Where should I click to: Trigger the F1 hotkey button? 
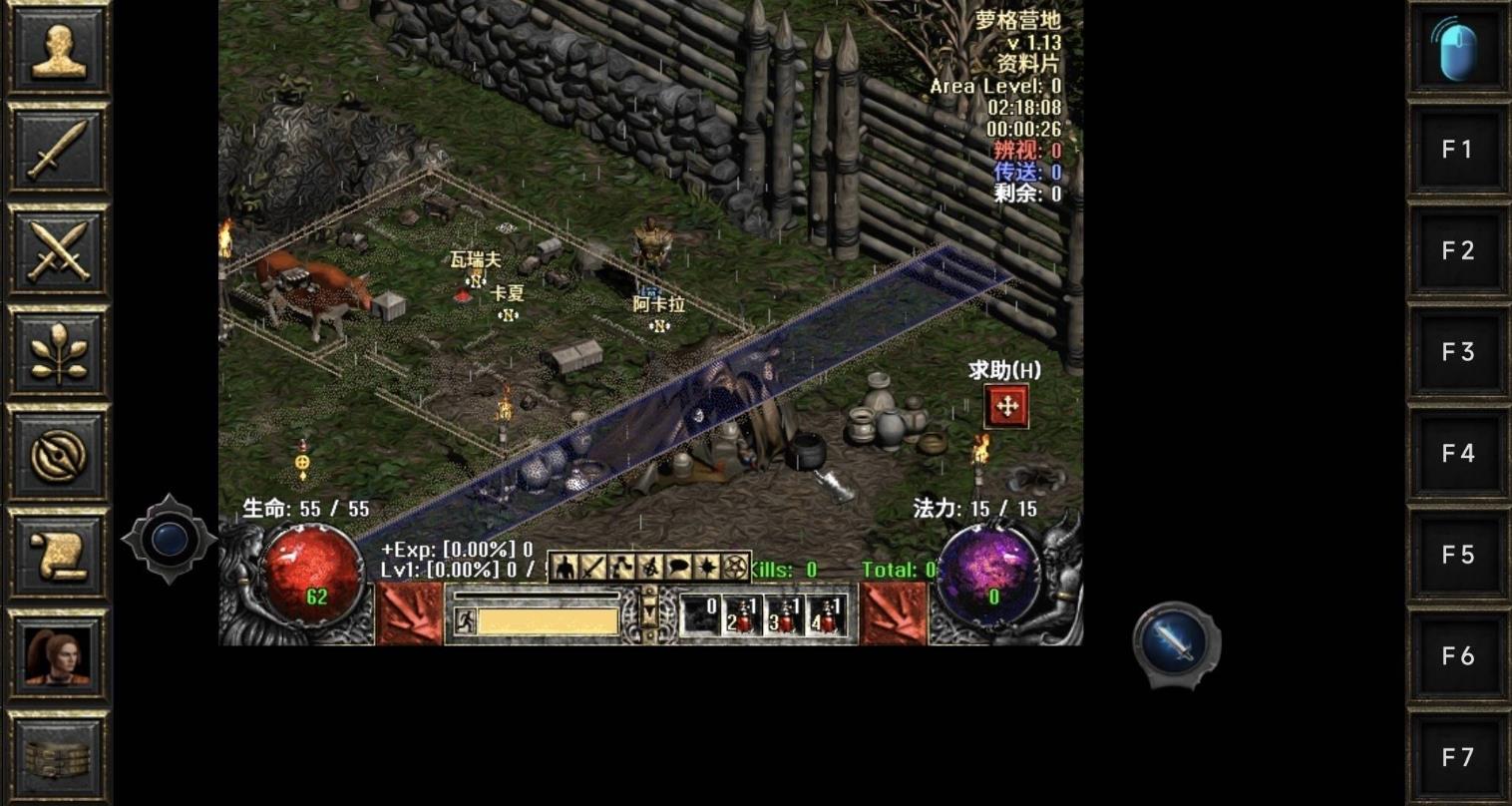coord(1457,150)
